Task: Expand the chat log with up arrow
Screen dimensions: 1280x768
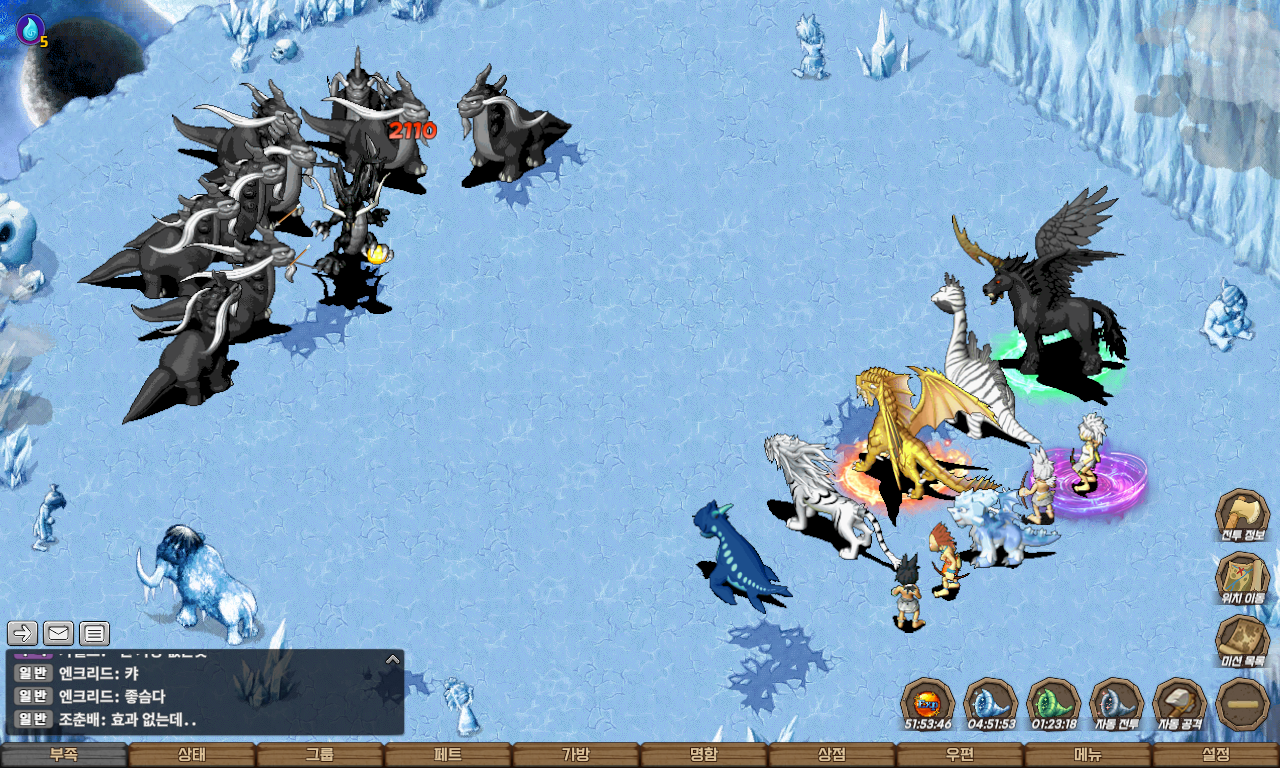Action: (x=393, y=659)
